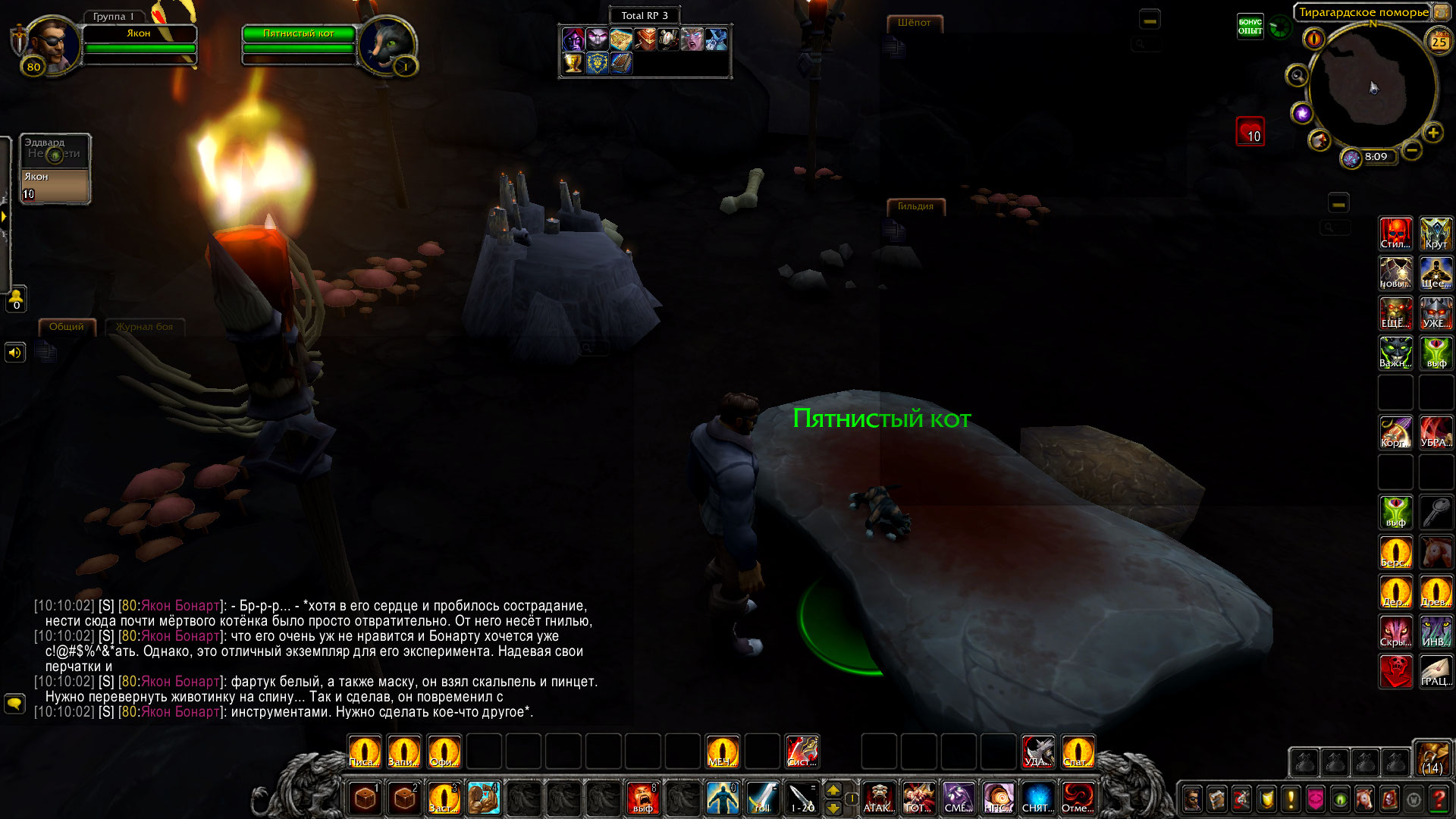Open the main backpack bag
The image size is (1456, 819).
point(1432,758)
